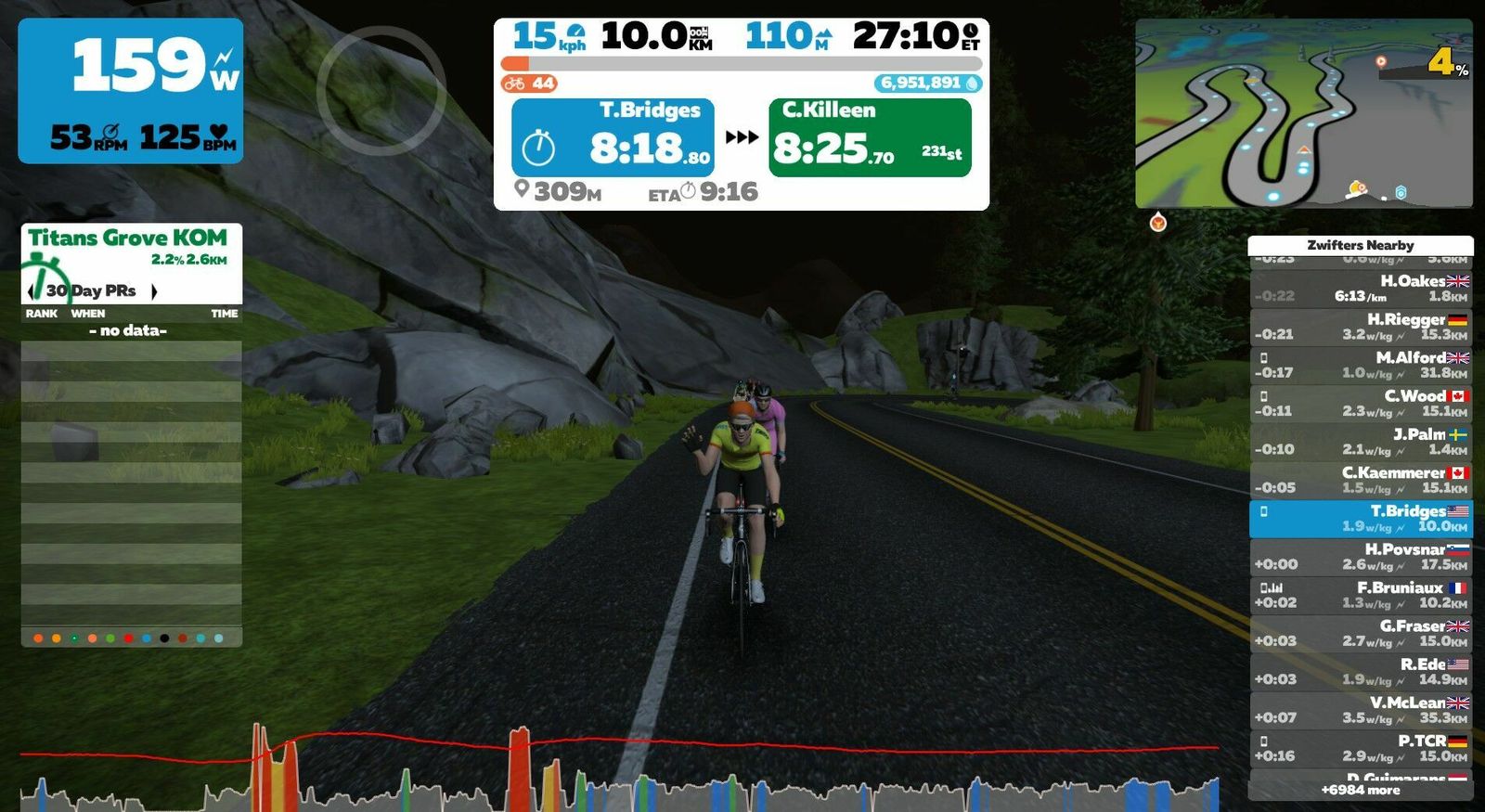Choose P.TCR from nearby riders
Screen dimensions: 1485x812
click(1361, 749)
